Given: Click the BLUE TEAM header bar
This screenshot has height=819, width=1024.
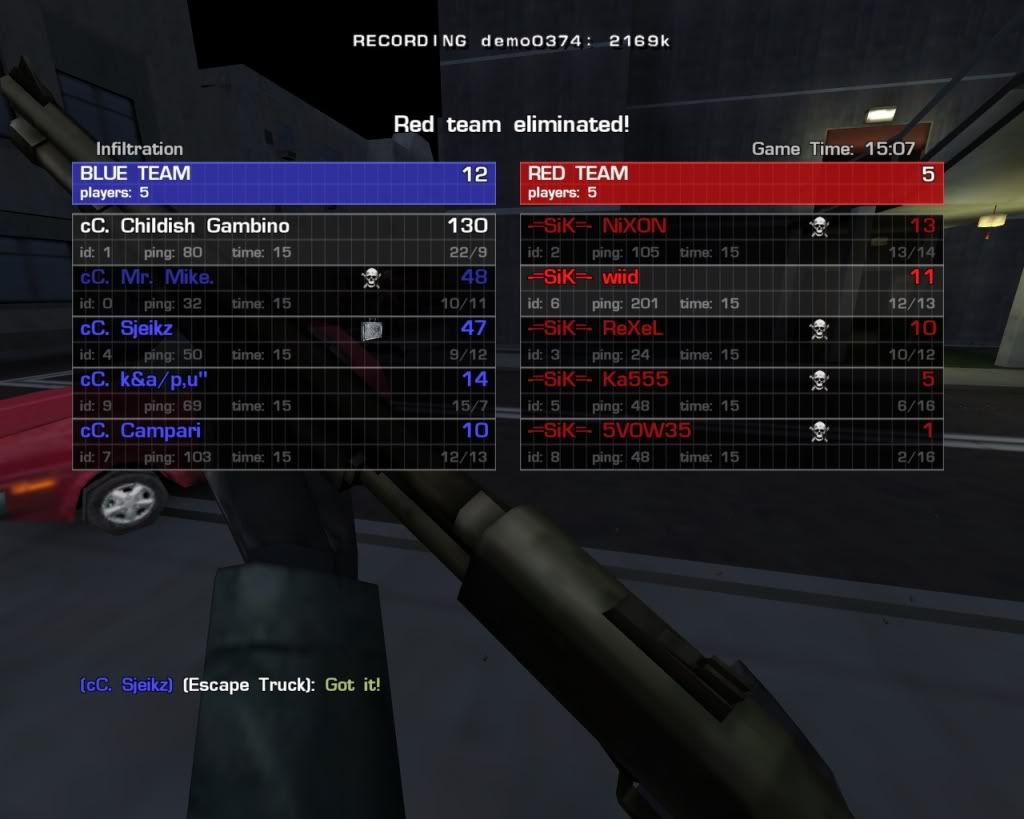Looking at the screenshot, I should click(x=284, y=182).
